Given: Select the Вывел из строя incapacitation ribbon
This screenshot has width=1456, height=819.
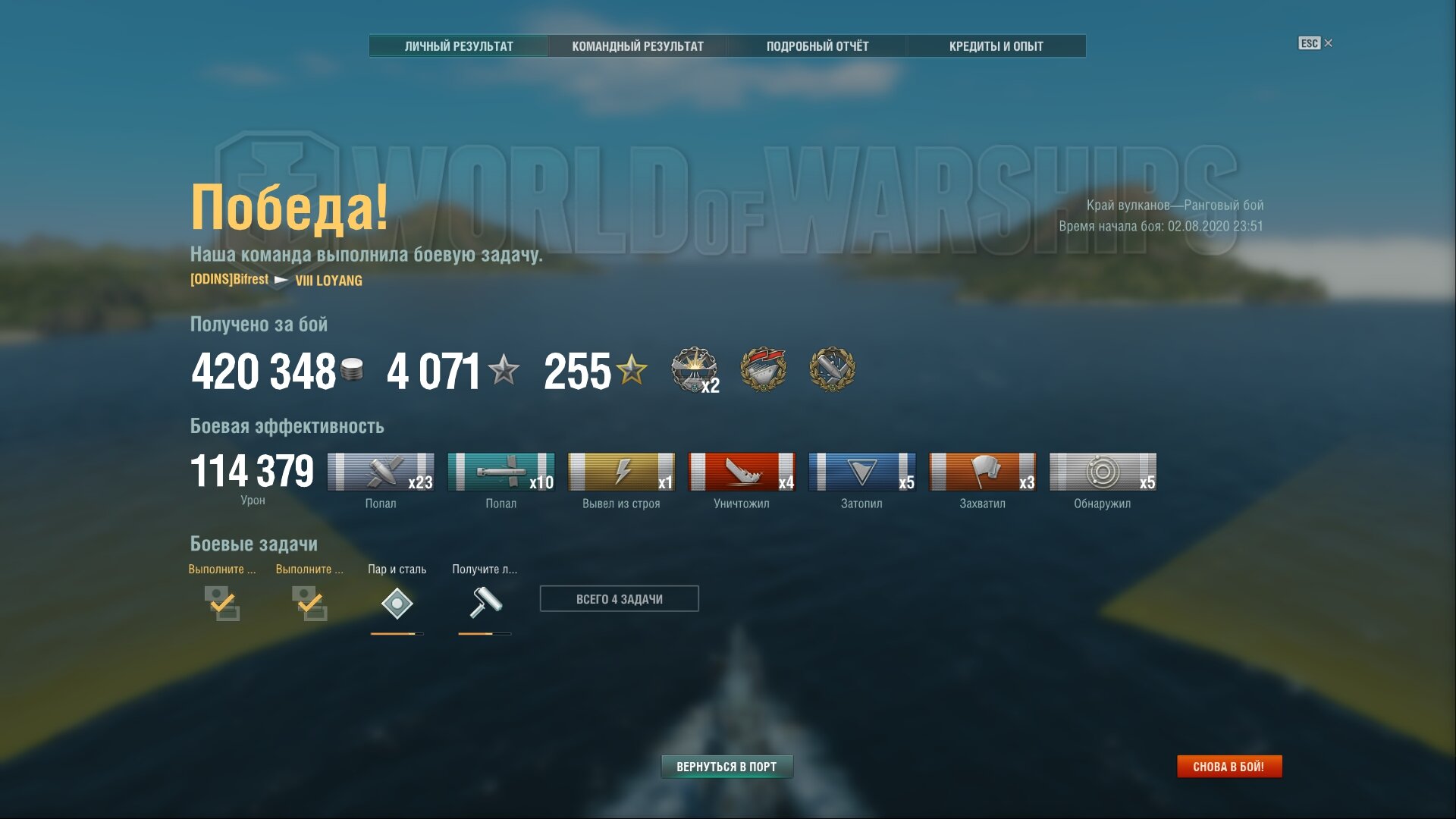Looking at the screenshot, I should [x=621, y=472].
